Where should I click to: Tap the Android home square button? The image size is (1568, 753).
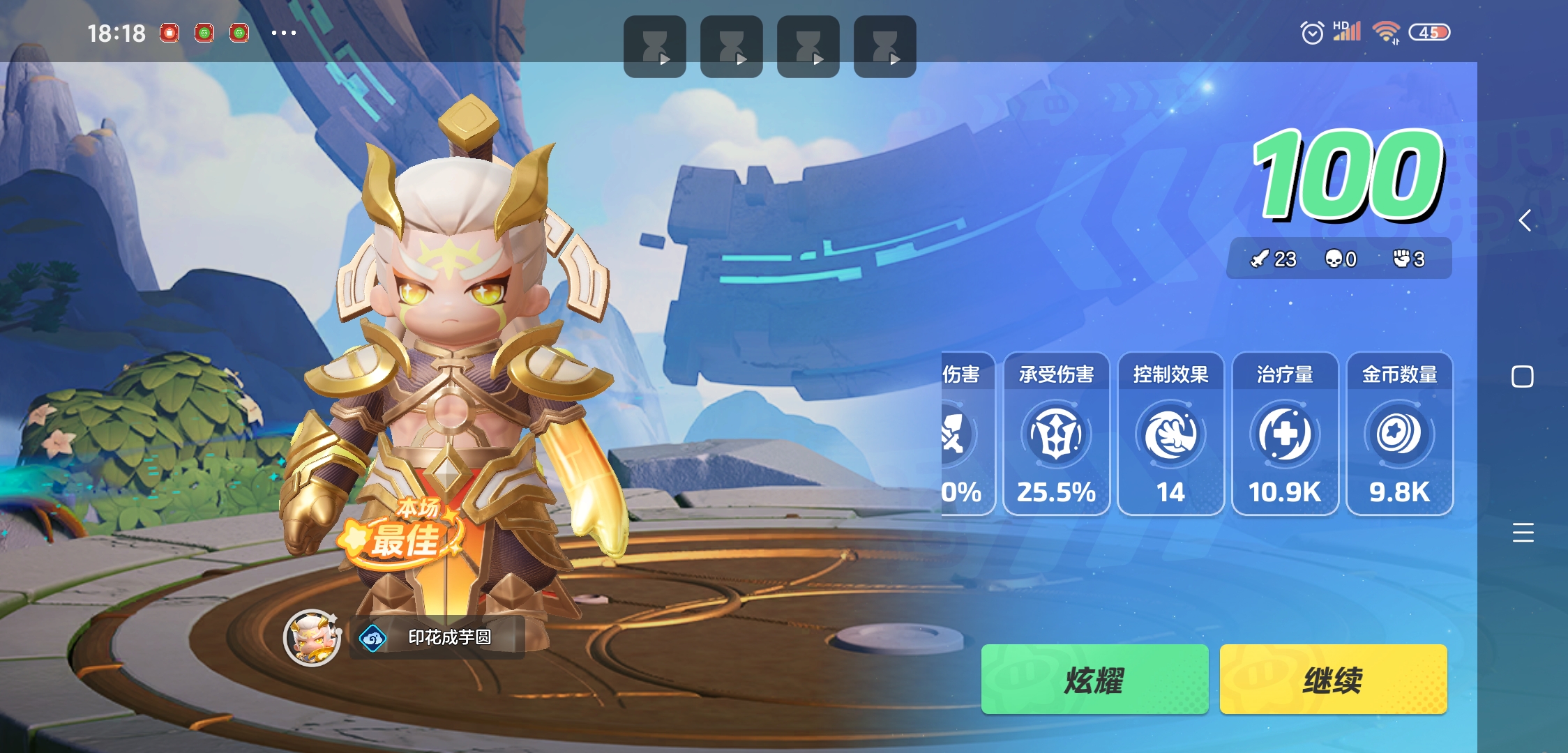click(1522, 377)
